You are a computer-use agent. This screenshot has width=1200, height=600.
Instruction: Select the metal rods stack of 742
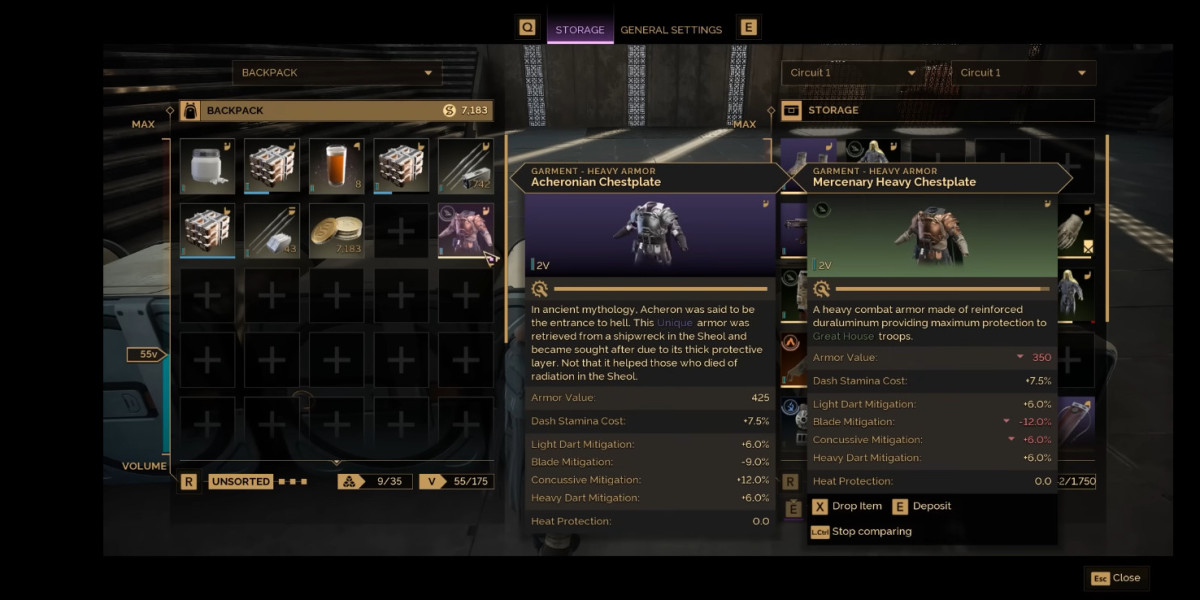(465, 166)
